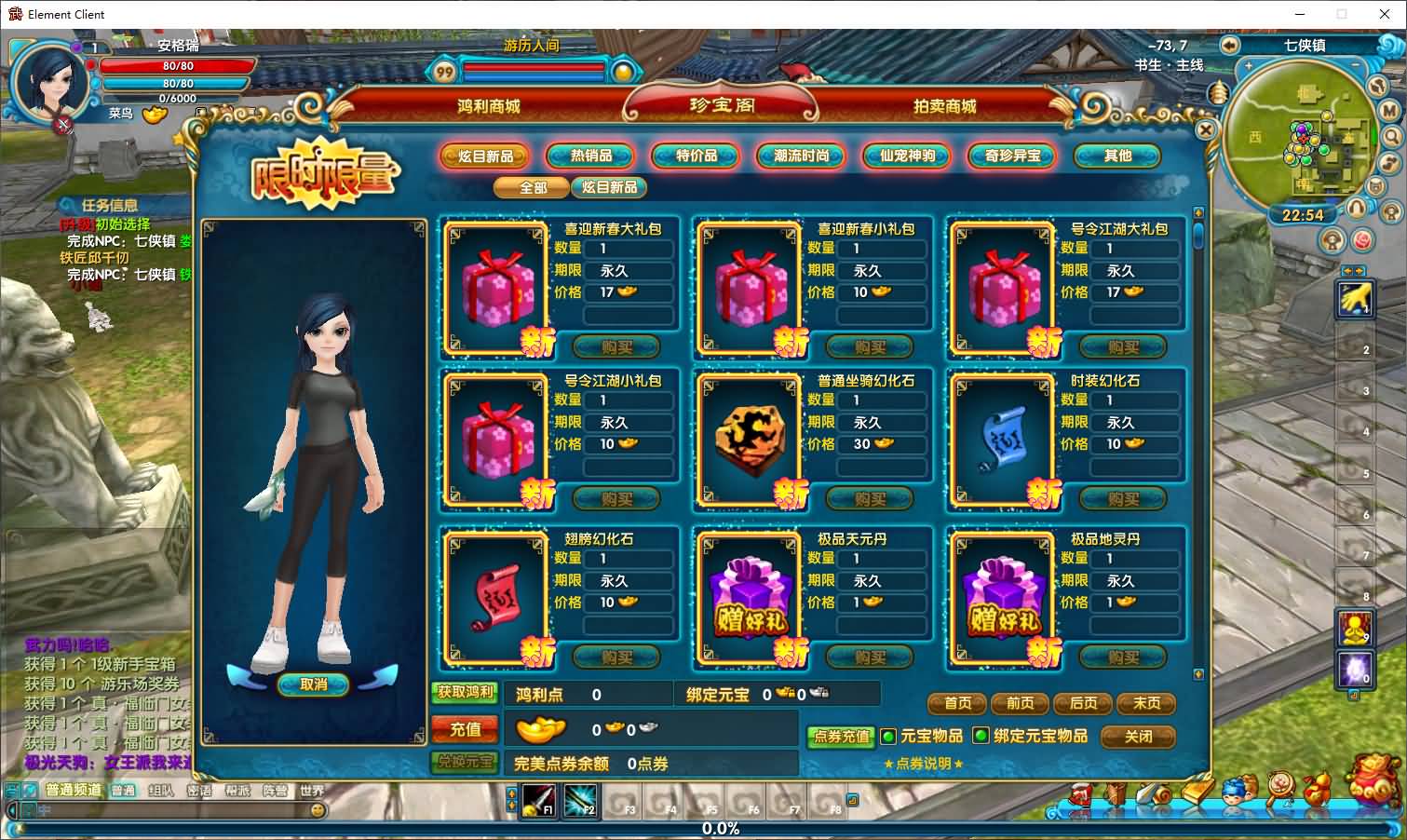Image resolution: width=1407 pixels, height=840 pixels.
Task: Toggle the 绑定元宝物品 checkbox
Action: tap(981, 736)
